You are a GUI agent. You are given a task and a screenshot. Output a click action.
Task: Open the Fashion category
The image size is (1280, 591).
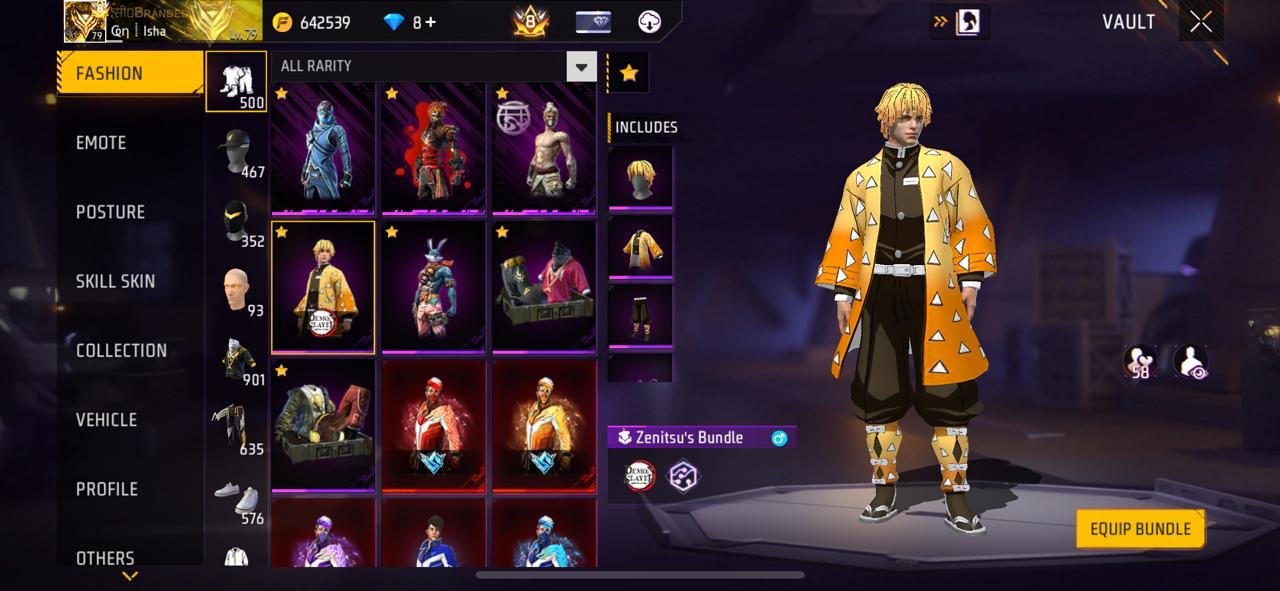130,73
